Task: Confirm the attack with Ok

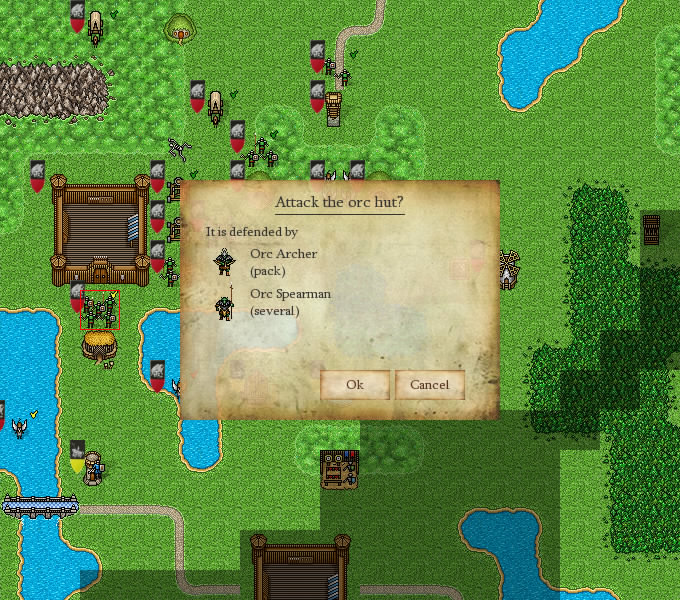Action: click(354, 385)
